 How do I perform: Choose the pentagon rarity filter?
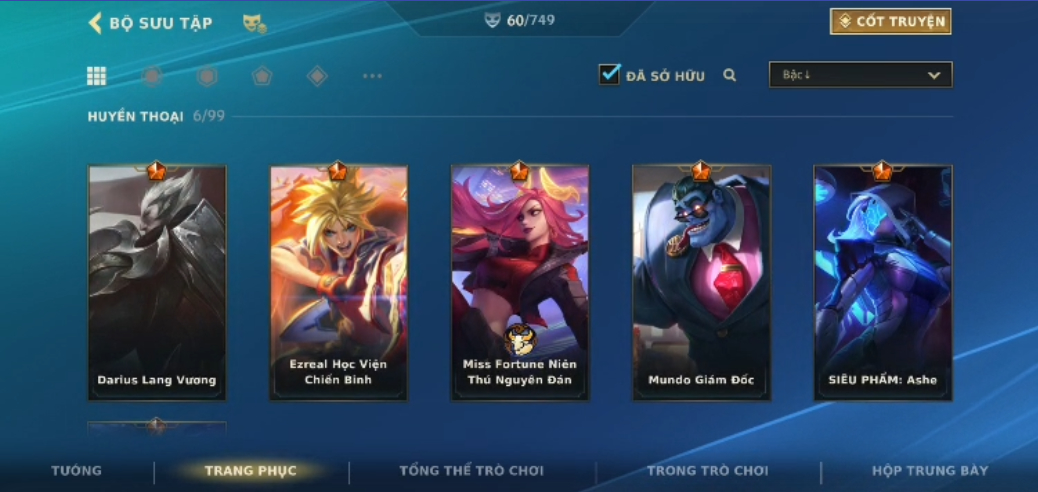[261, 76]
